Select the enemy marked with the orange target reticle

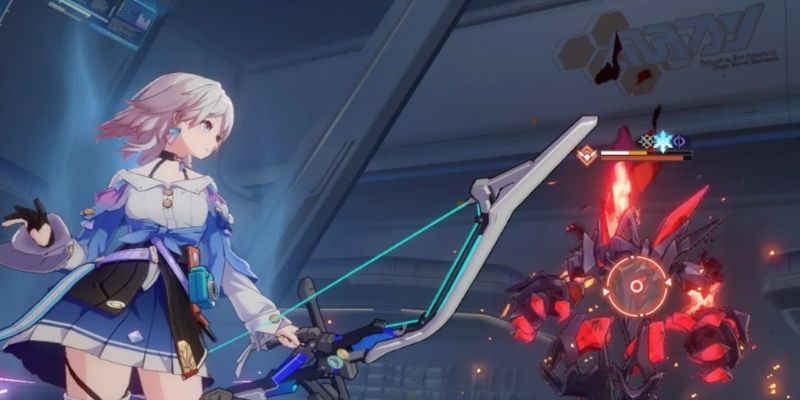(636, 286)
